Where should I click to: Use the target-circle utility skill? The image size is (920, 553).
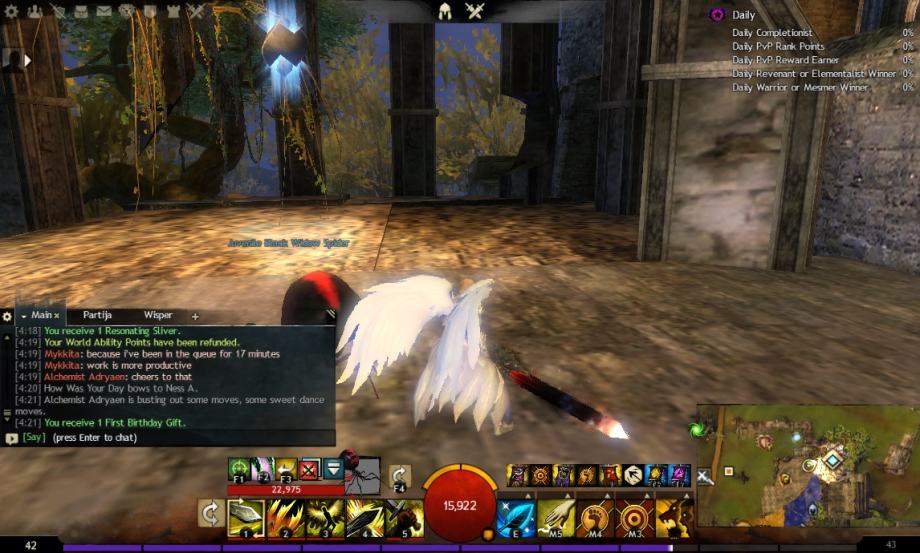point(634,518)
